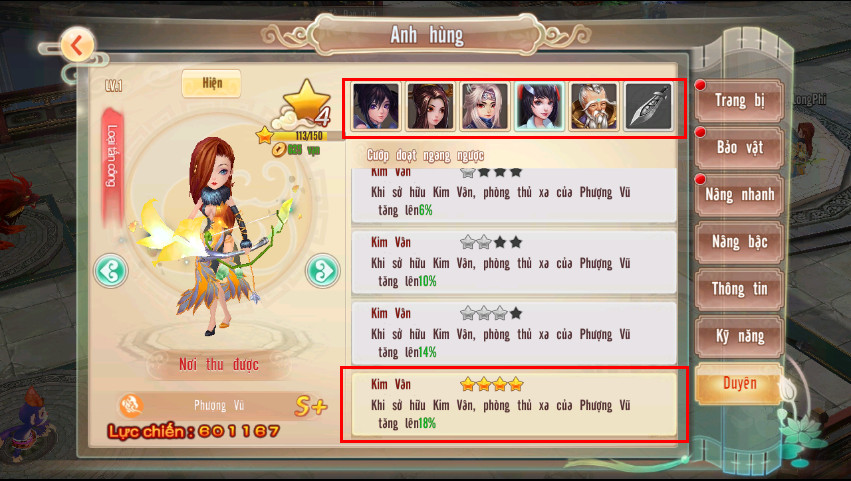Switch to the Nâng bậc tab

tap(739, 242)
